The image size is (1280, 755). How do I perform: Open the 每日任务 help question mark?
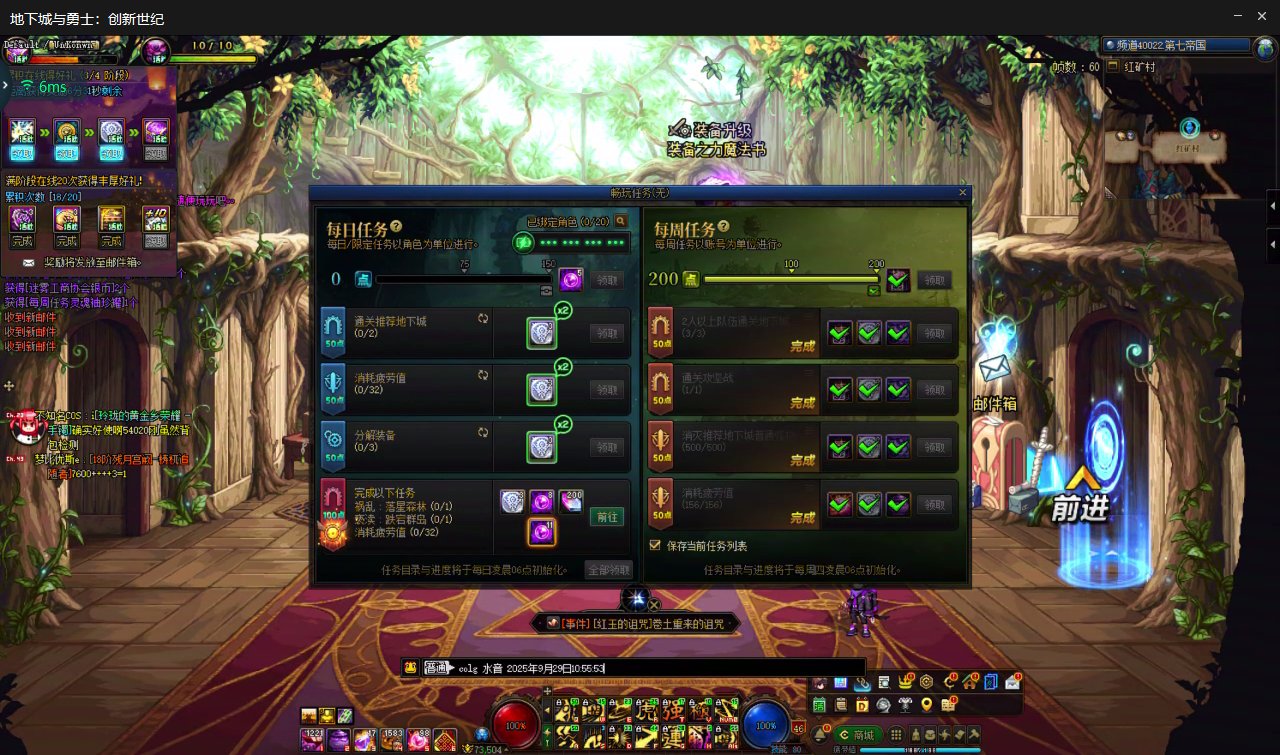[396, 227]
